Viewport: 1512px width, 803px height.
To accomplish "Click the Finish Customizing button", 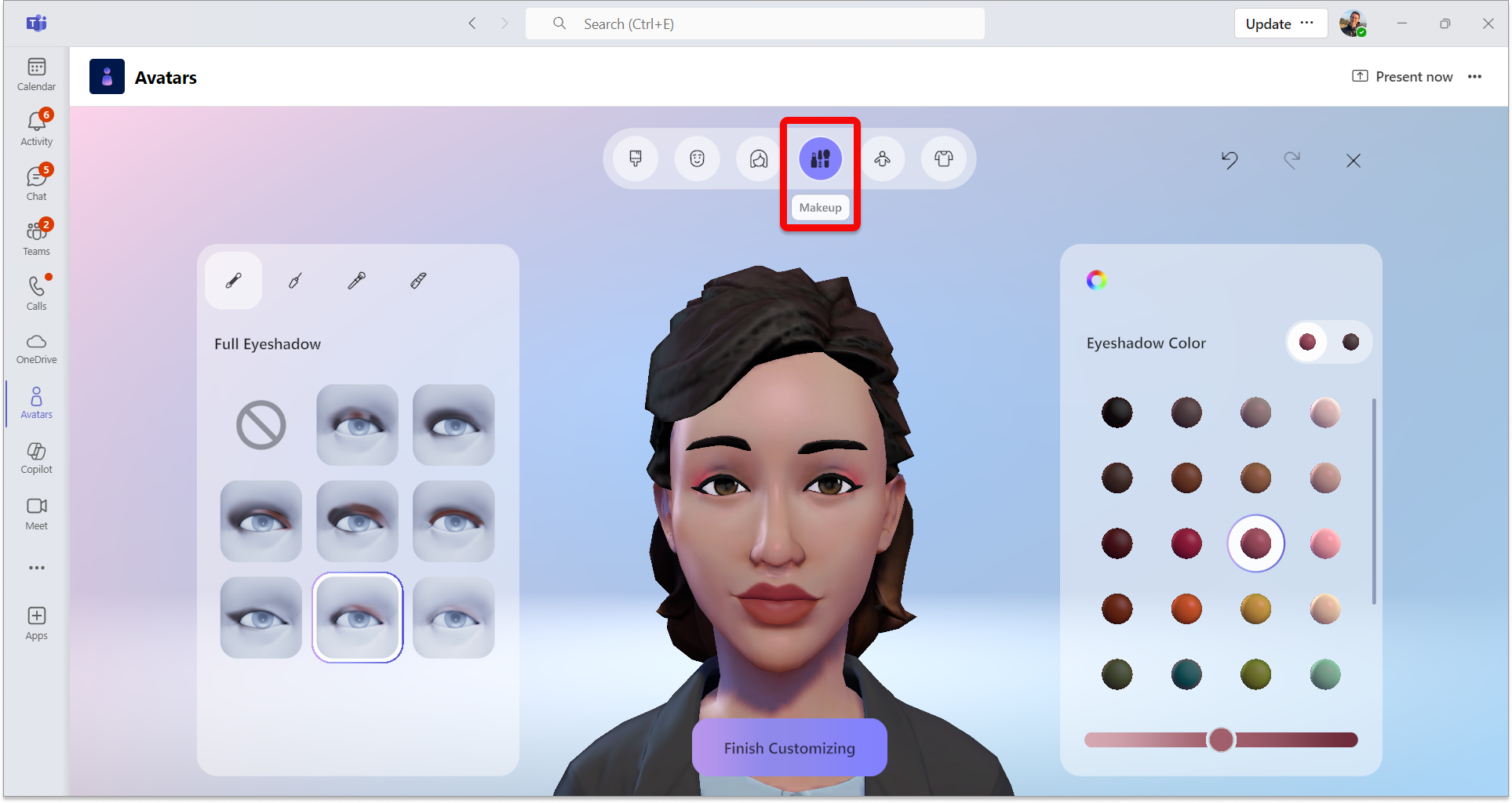I will (x=789, y=747).
